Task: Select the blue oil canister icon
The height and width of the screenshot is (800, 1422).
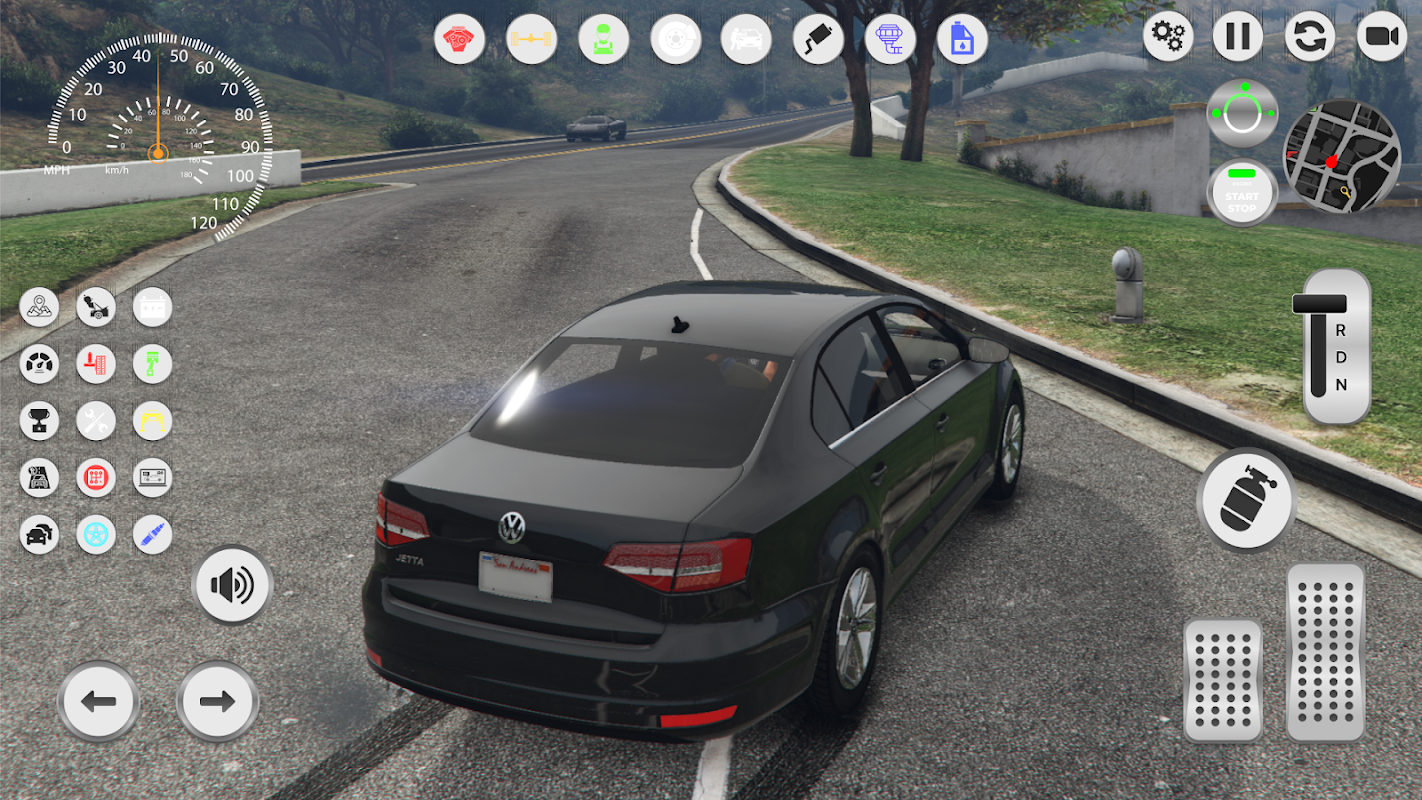Action: tap(962, 40)
